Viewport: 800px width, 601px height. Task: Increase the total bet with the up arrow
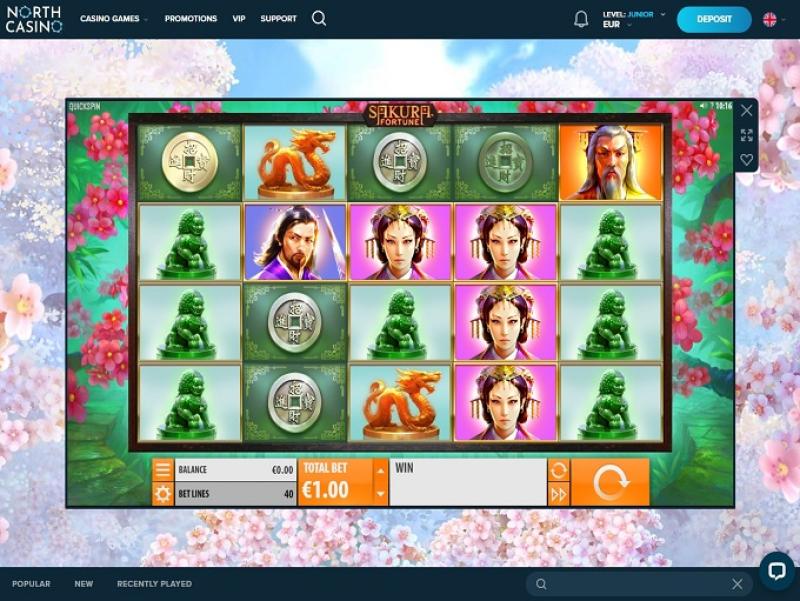pyautogui.click(x=380, y=470)
